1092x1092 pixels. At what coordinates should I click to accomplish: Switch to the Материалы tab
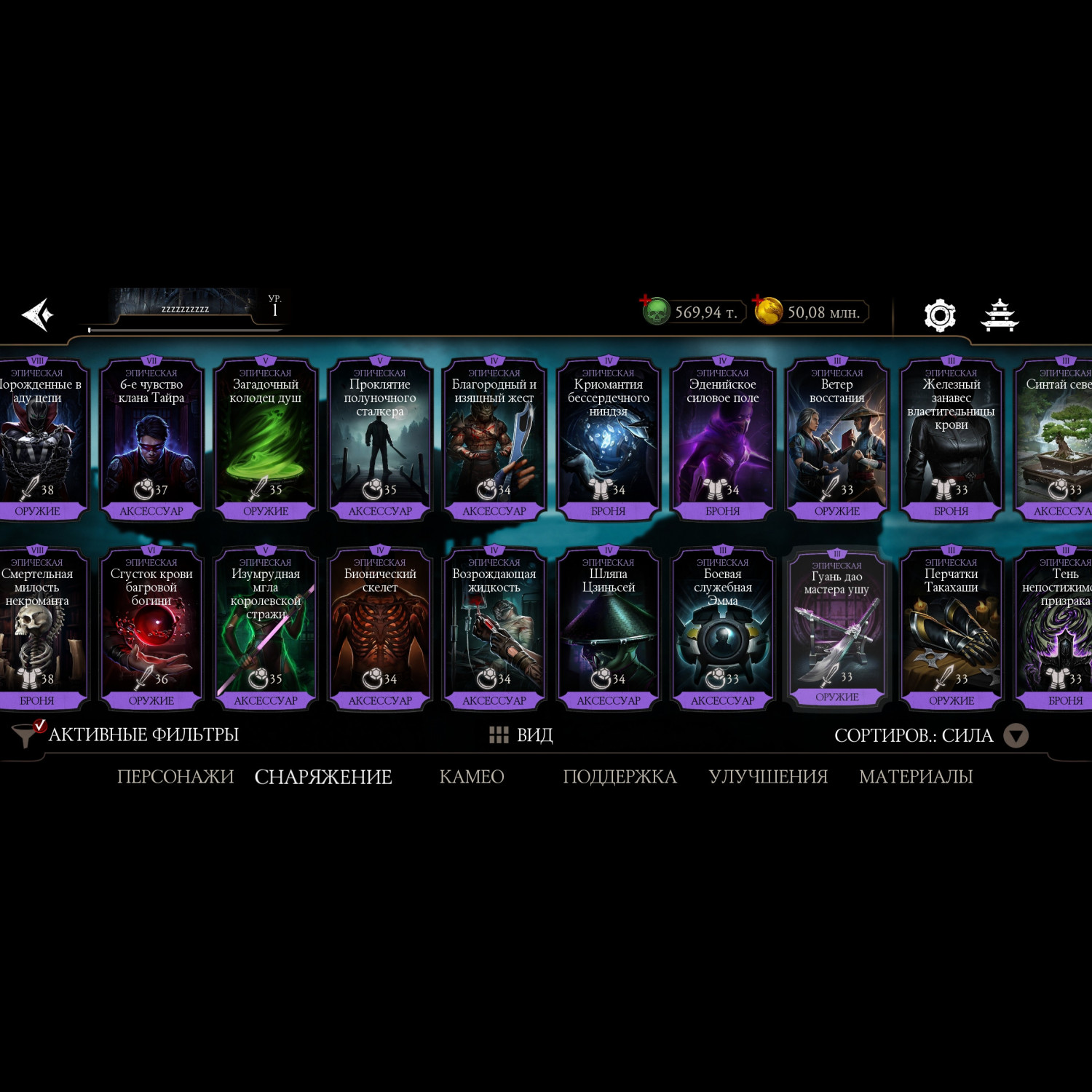pyautogui.click(x=916, y=777)
